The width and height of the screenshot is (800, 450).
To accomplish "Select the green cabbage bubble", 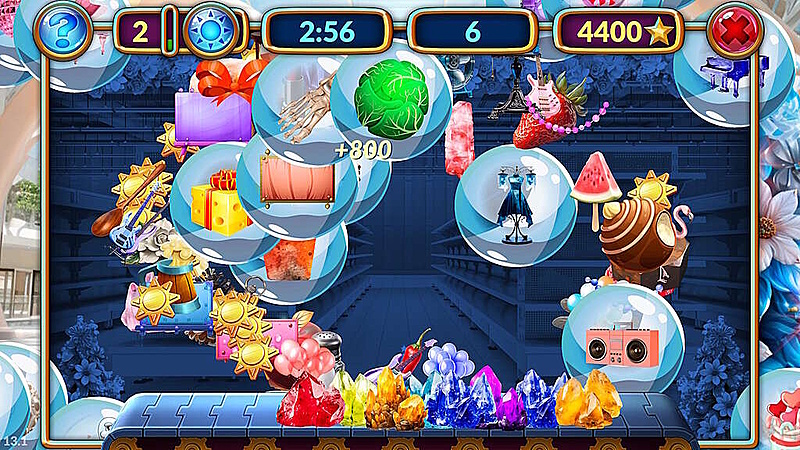I will 391,93.
